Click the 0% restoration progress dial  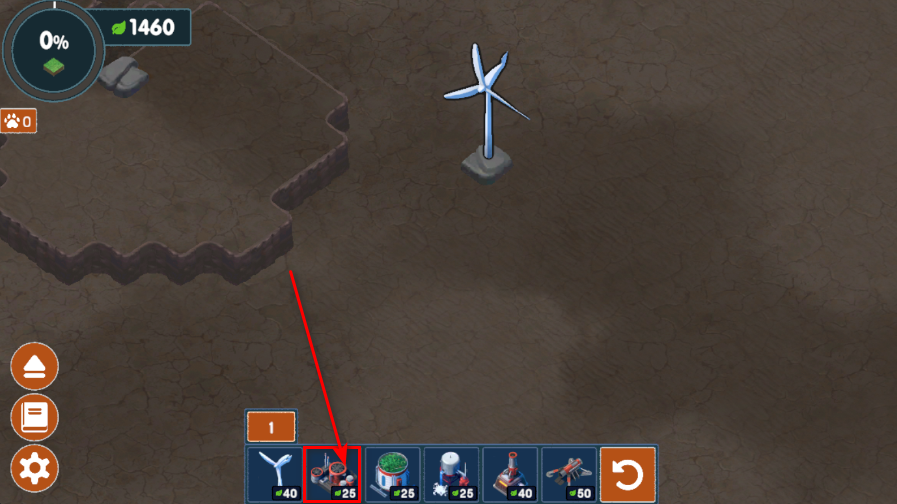click(x=53, y=47)
